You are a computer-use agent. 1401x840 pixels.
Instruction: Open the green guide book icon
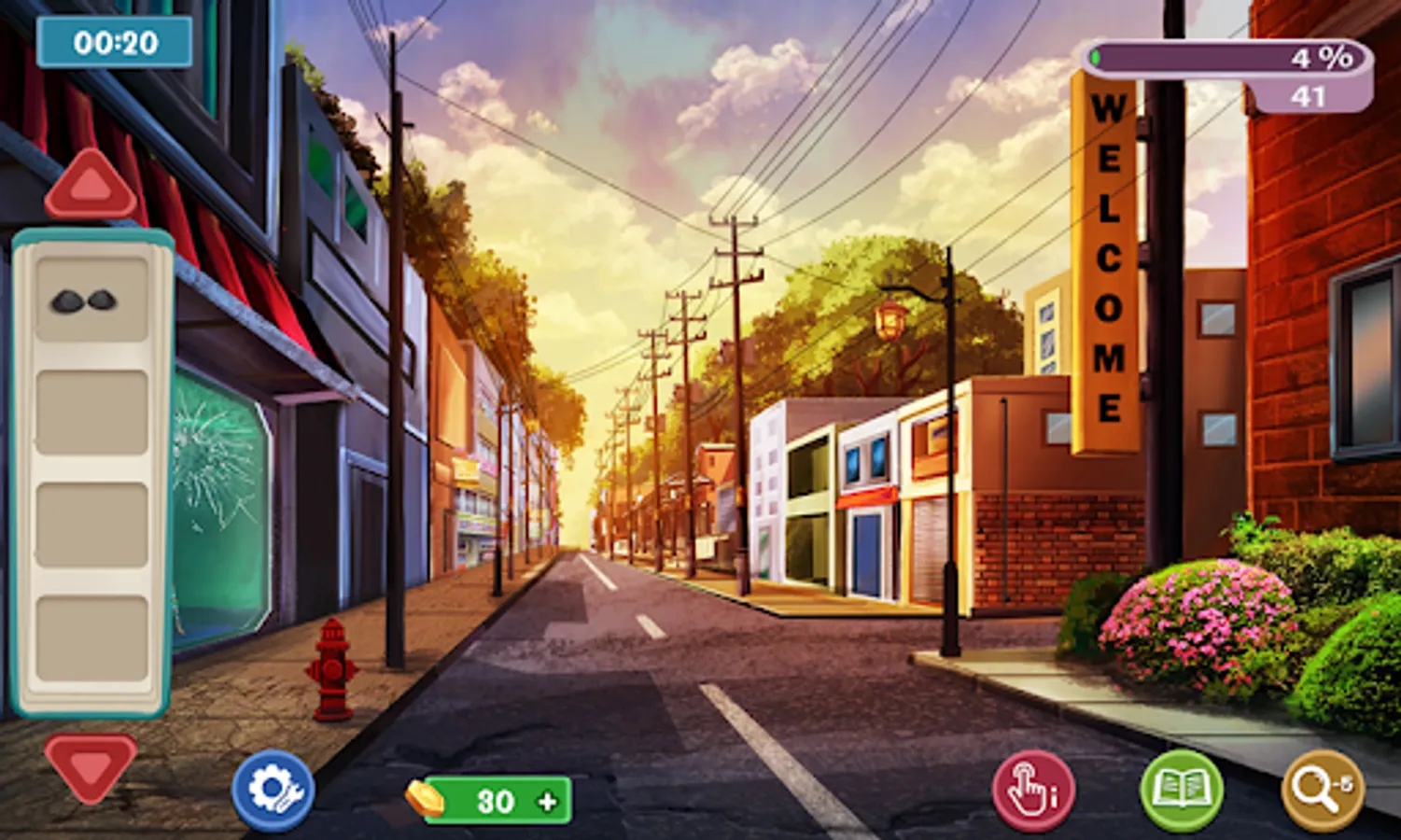1182,791
